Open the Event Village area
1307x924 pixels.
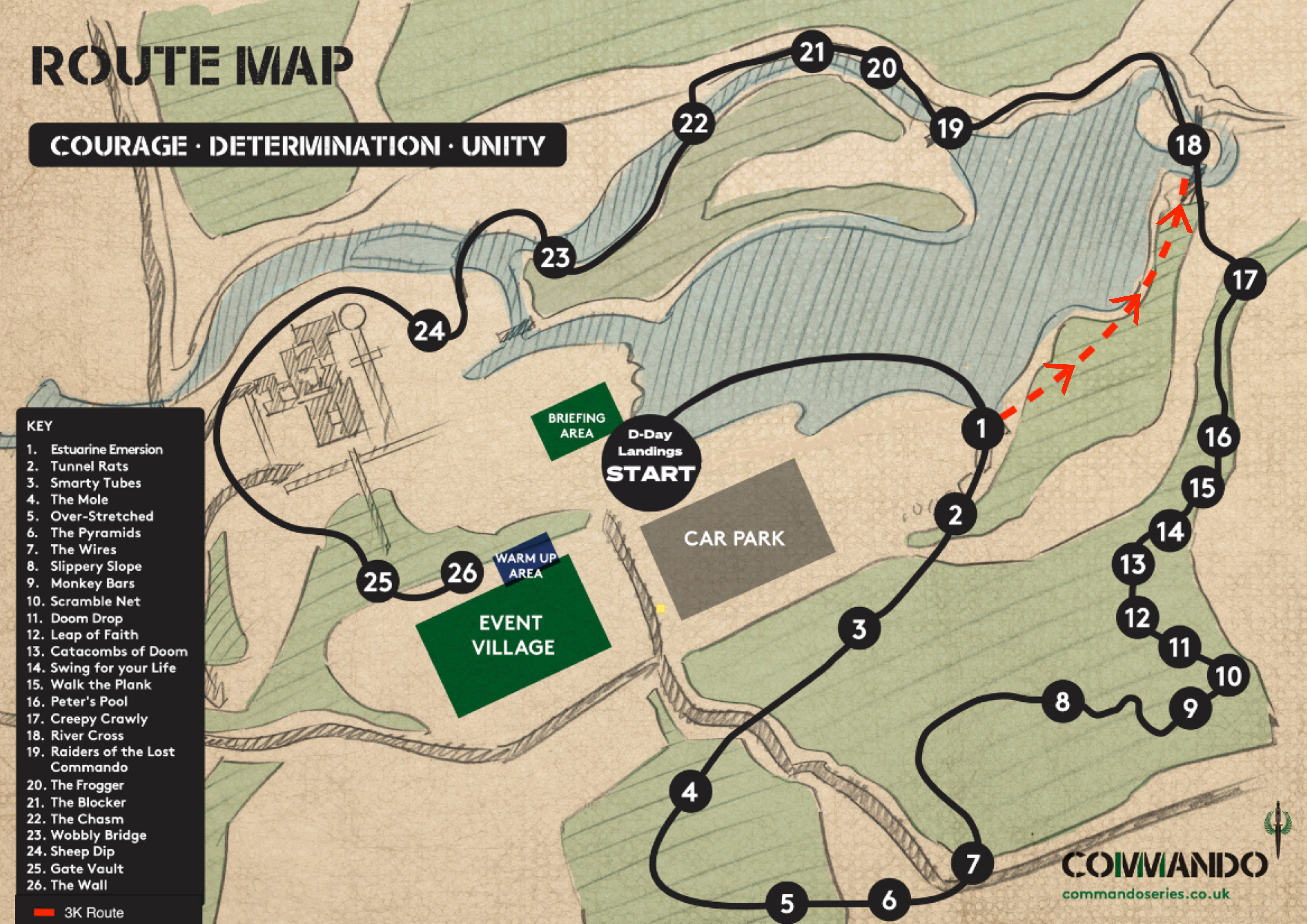[513, 635]
